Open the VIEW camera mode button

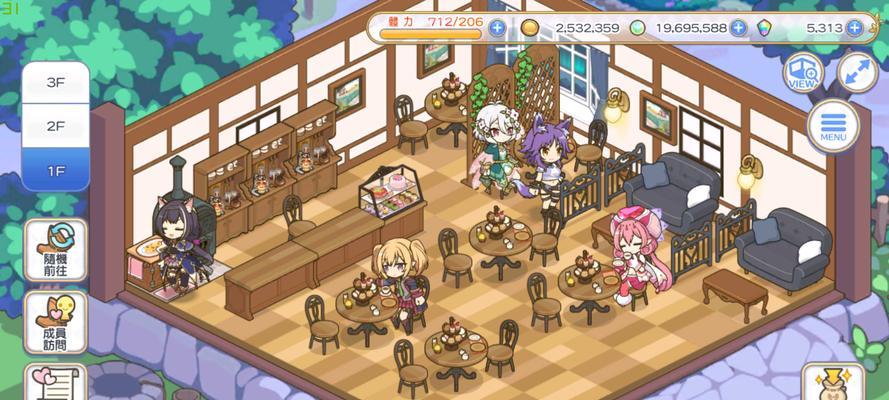[804, 72]
